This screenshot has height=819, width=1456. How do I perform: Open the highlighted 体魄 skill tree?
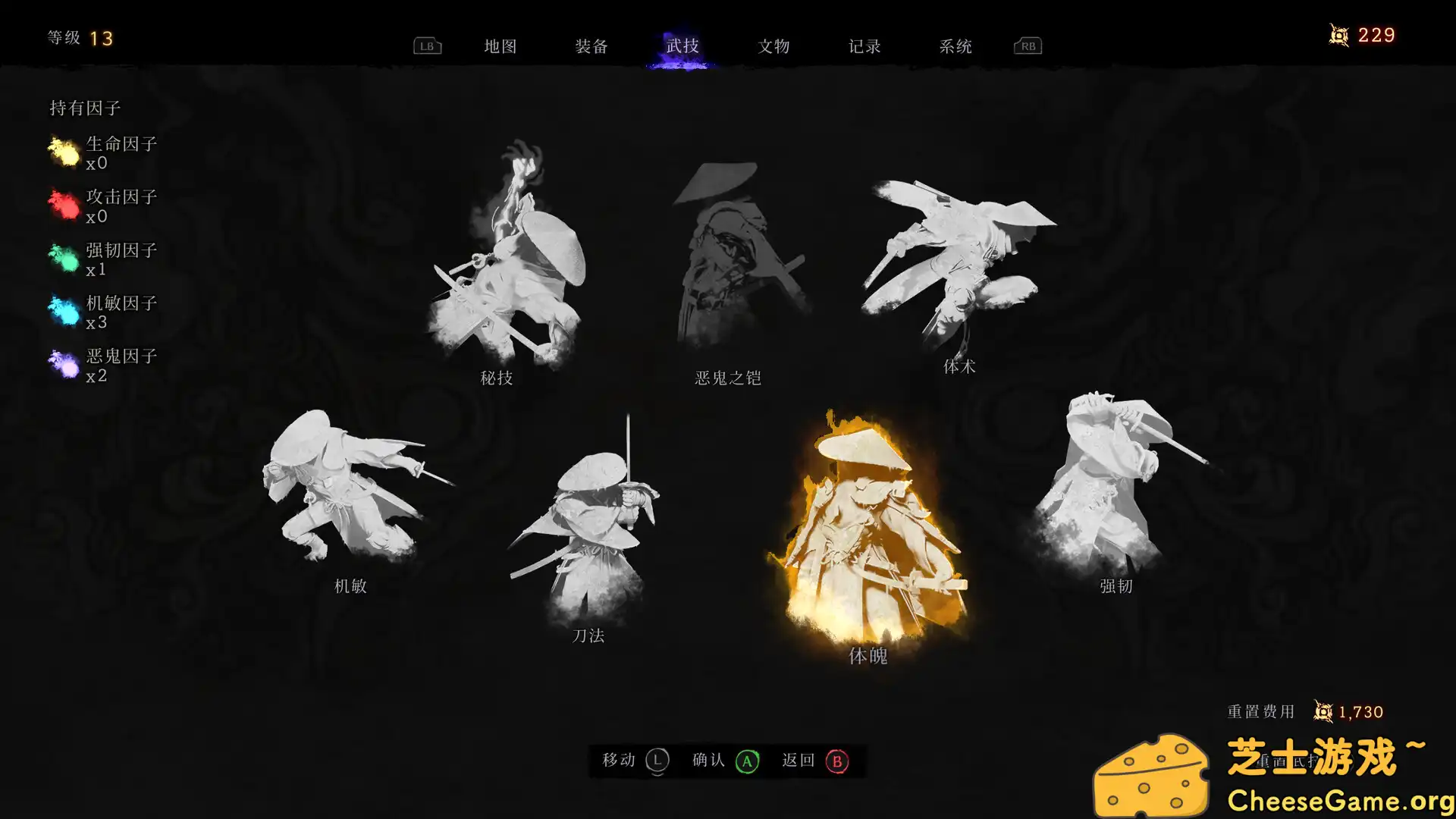click(868, 531)
